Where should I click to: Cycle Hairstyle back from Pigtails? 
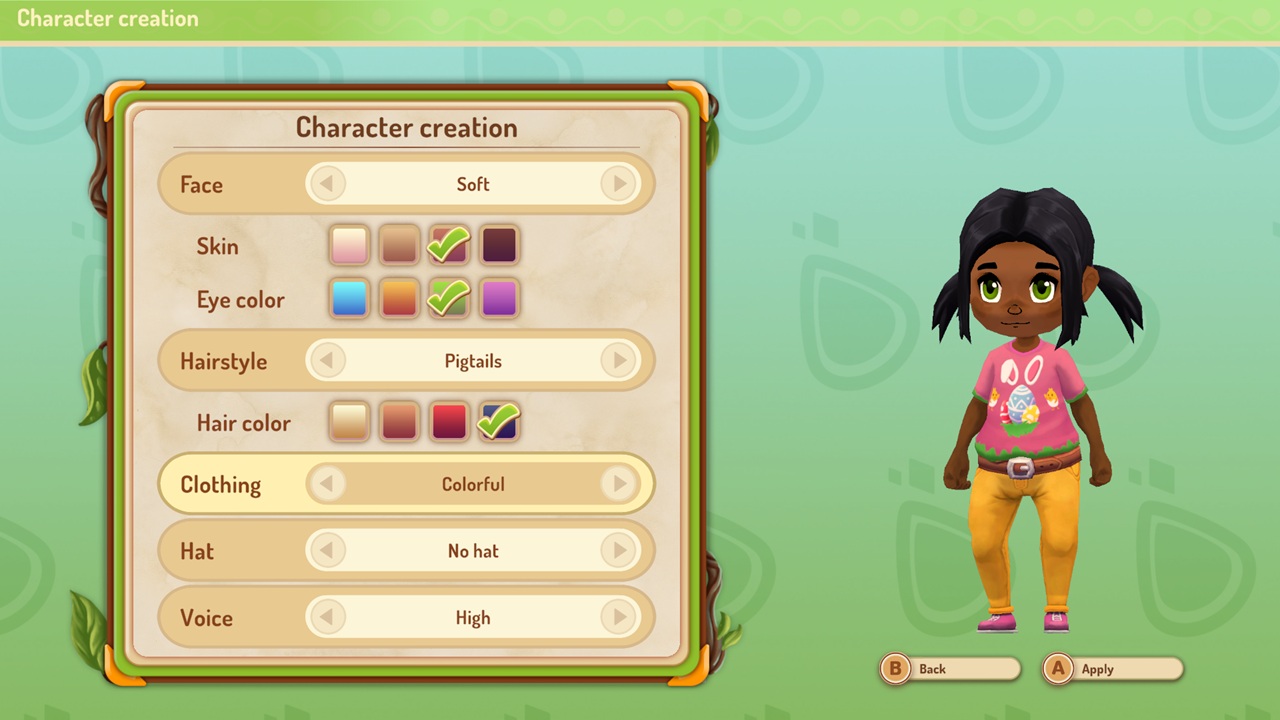click(327, 361)
